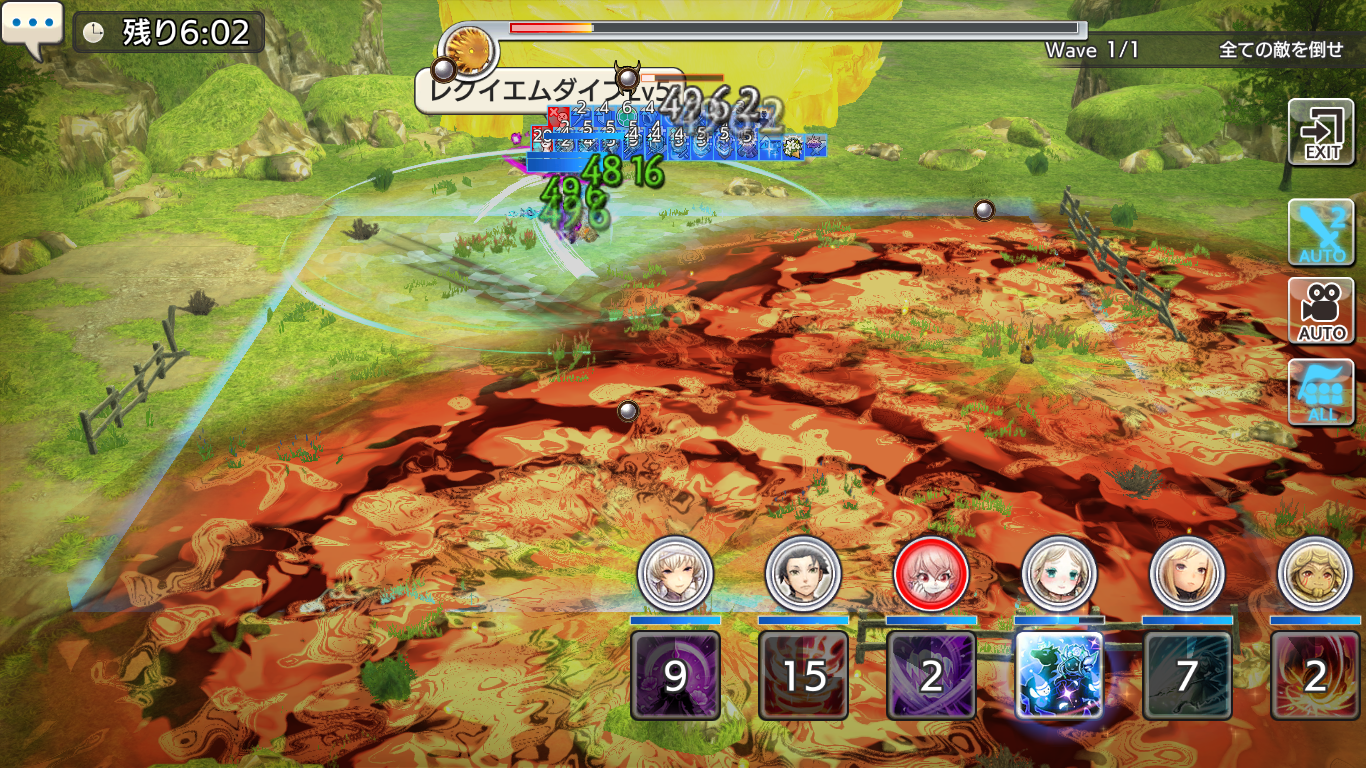This screenshot has width=1366, height=768.
Task: Select the golden masked character portrait
Action: click(1314, 574)
